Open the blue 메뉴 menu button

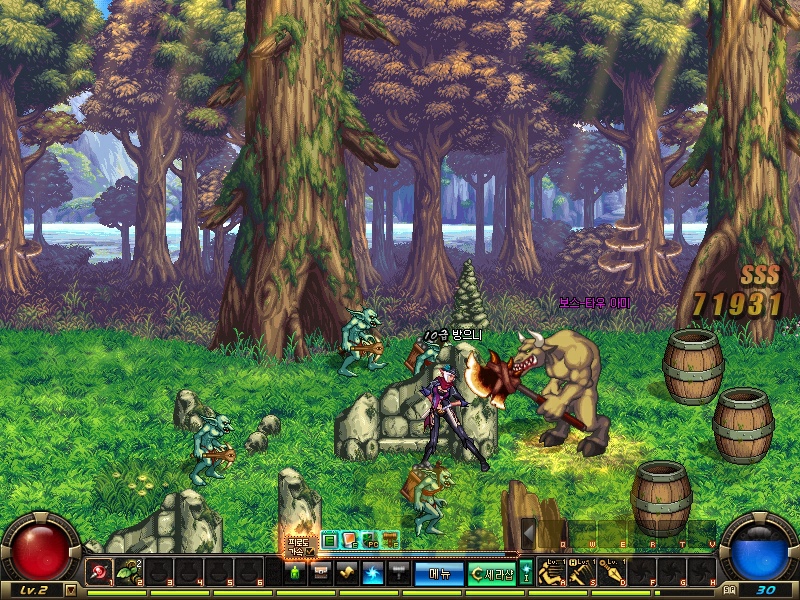[x=439, y=573]
